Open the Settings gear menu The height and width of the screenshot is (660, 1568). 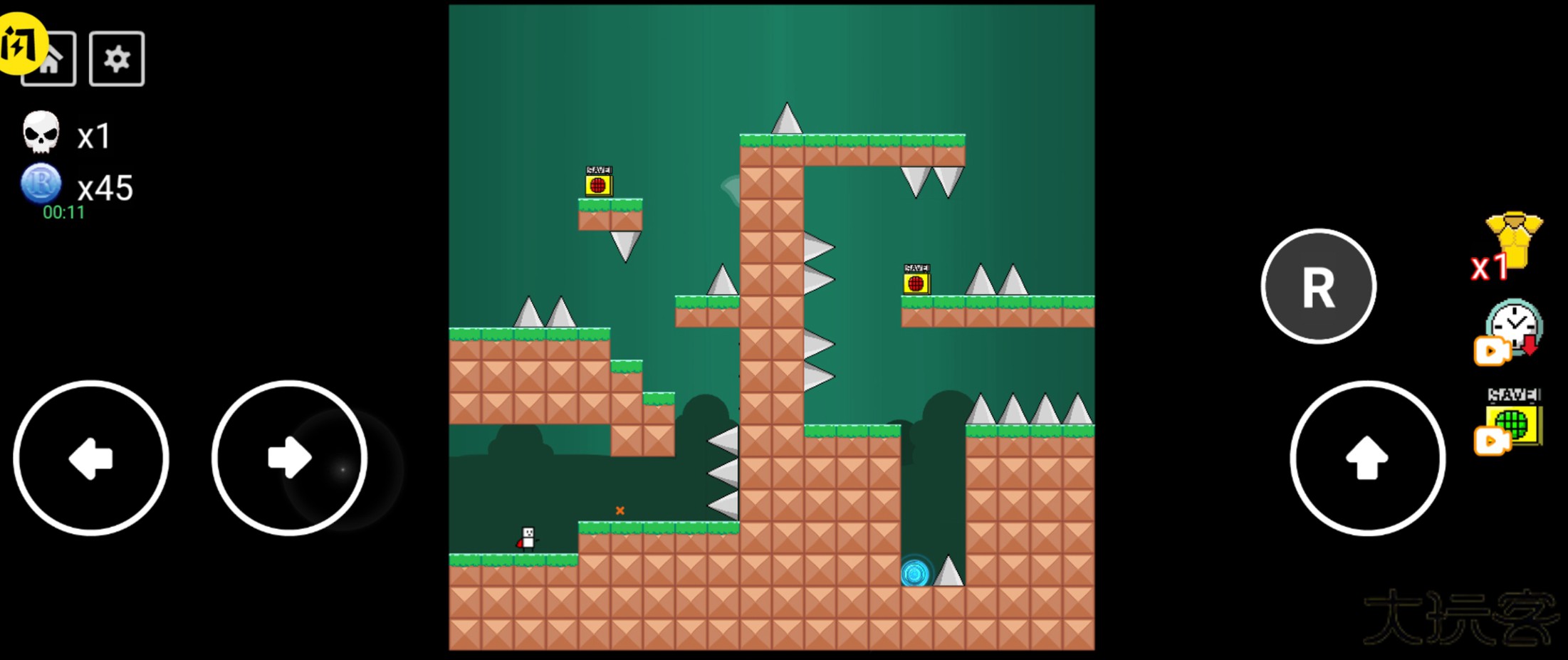(116, 58)
